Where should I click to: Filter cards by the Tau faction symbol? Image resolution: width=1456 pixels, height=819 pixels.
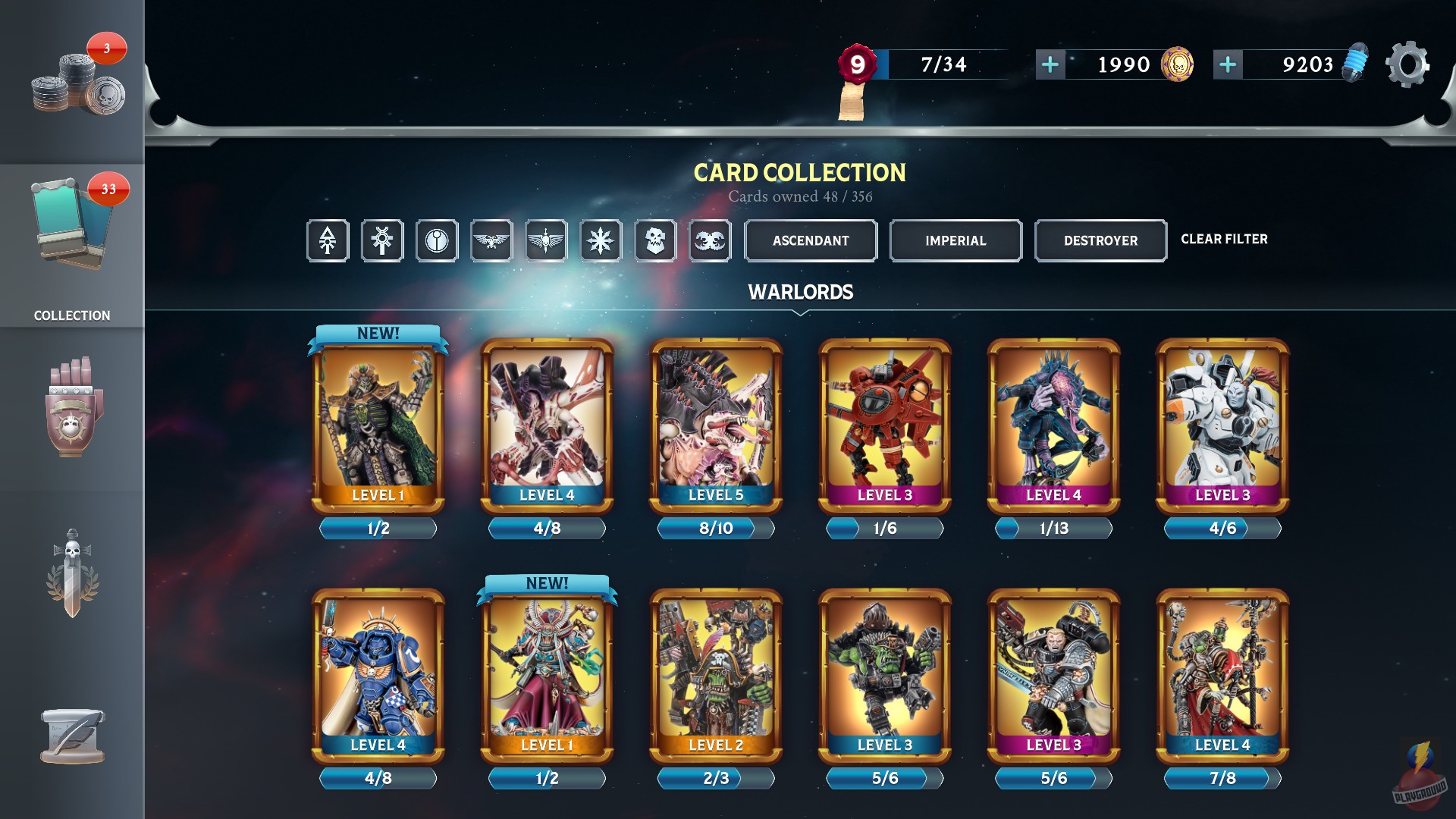point(437,240)
